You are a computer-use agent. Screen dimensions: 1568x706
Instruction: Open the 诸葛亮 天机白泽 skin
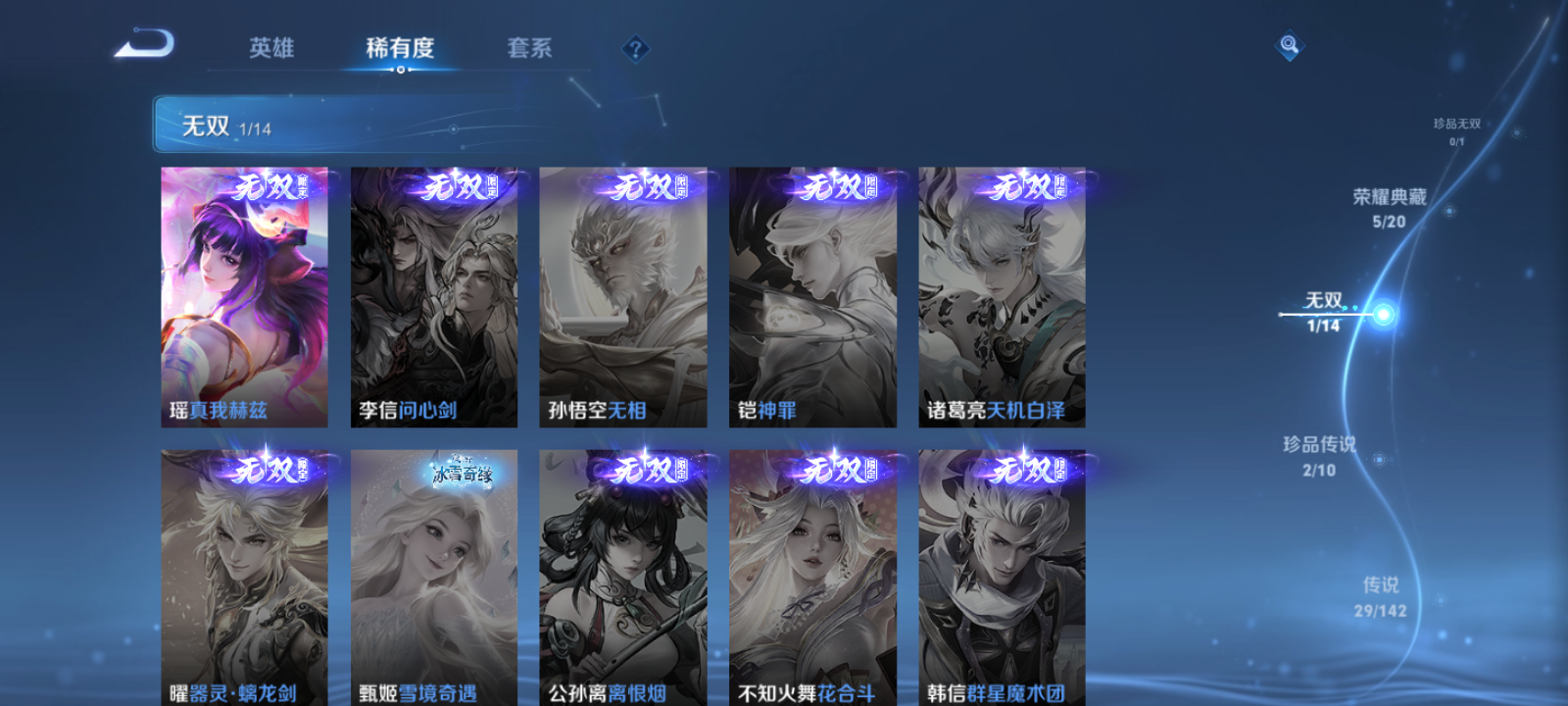click(x=1002, y=294)
